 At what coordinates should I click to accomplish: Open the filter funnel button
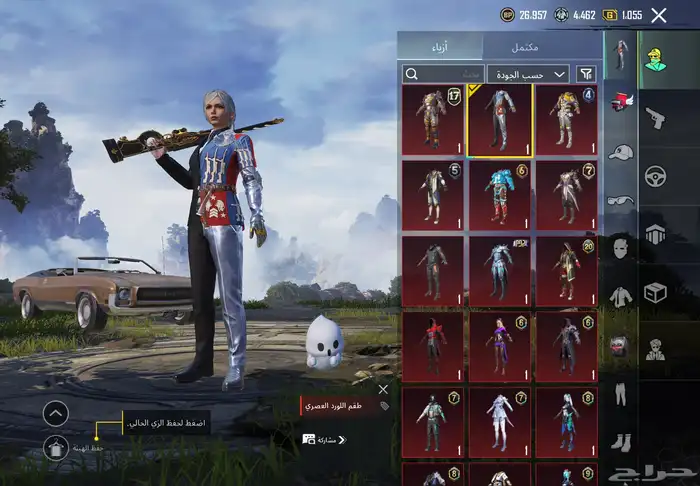pos(587,73)
